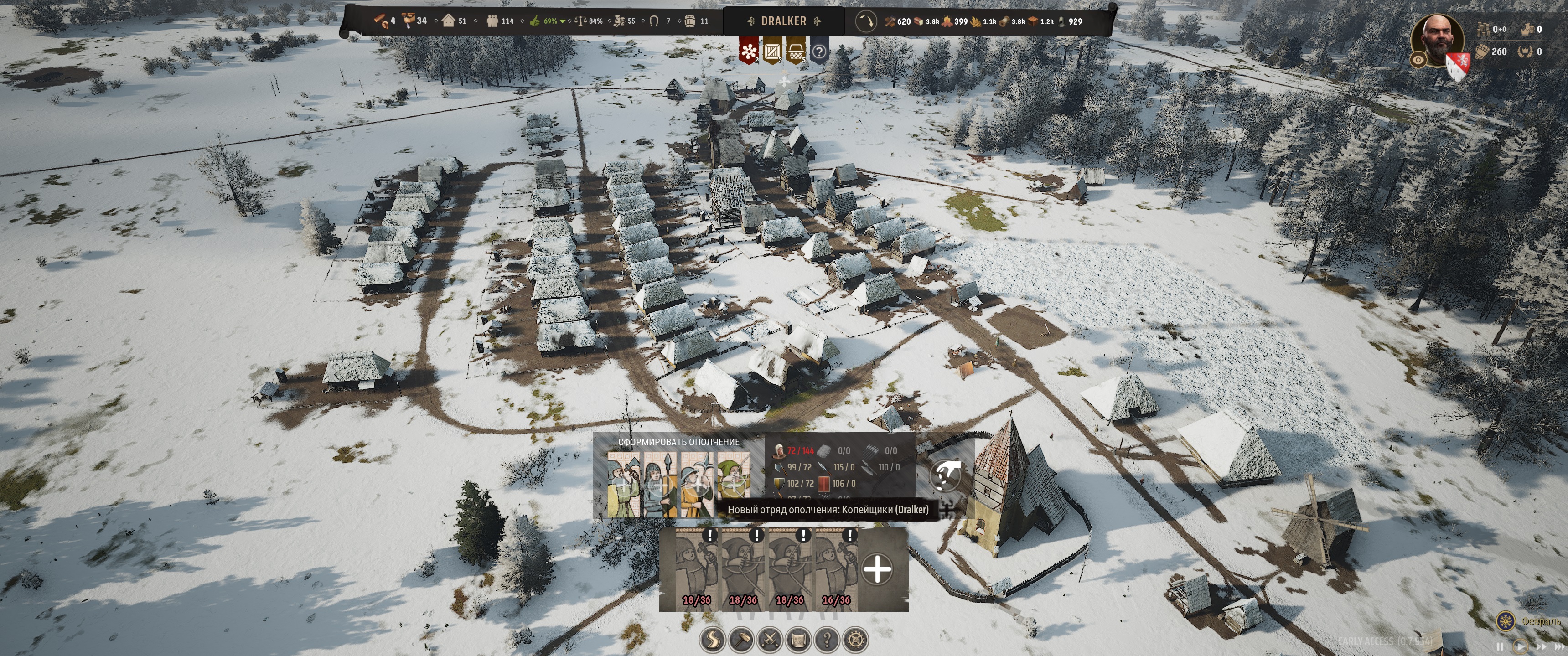Click the basket alert banner
The image size is (1568, 656).
[x=796, y=51]
